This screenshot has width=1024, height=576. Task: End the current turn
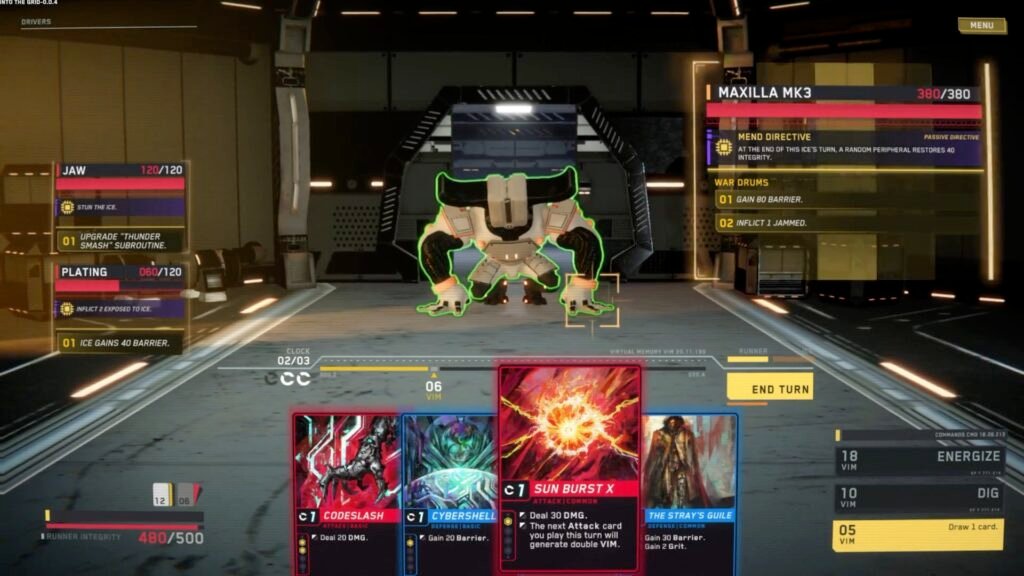pos(769,388)
